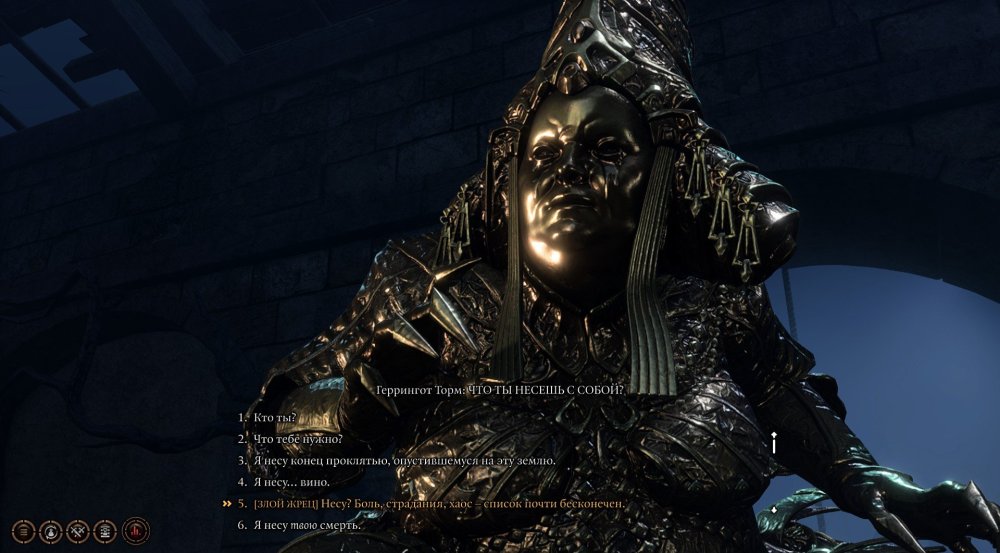Open the trade exchange icon

pos(103,530)
